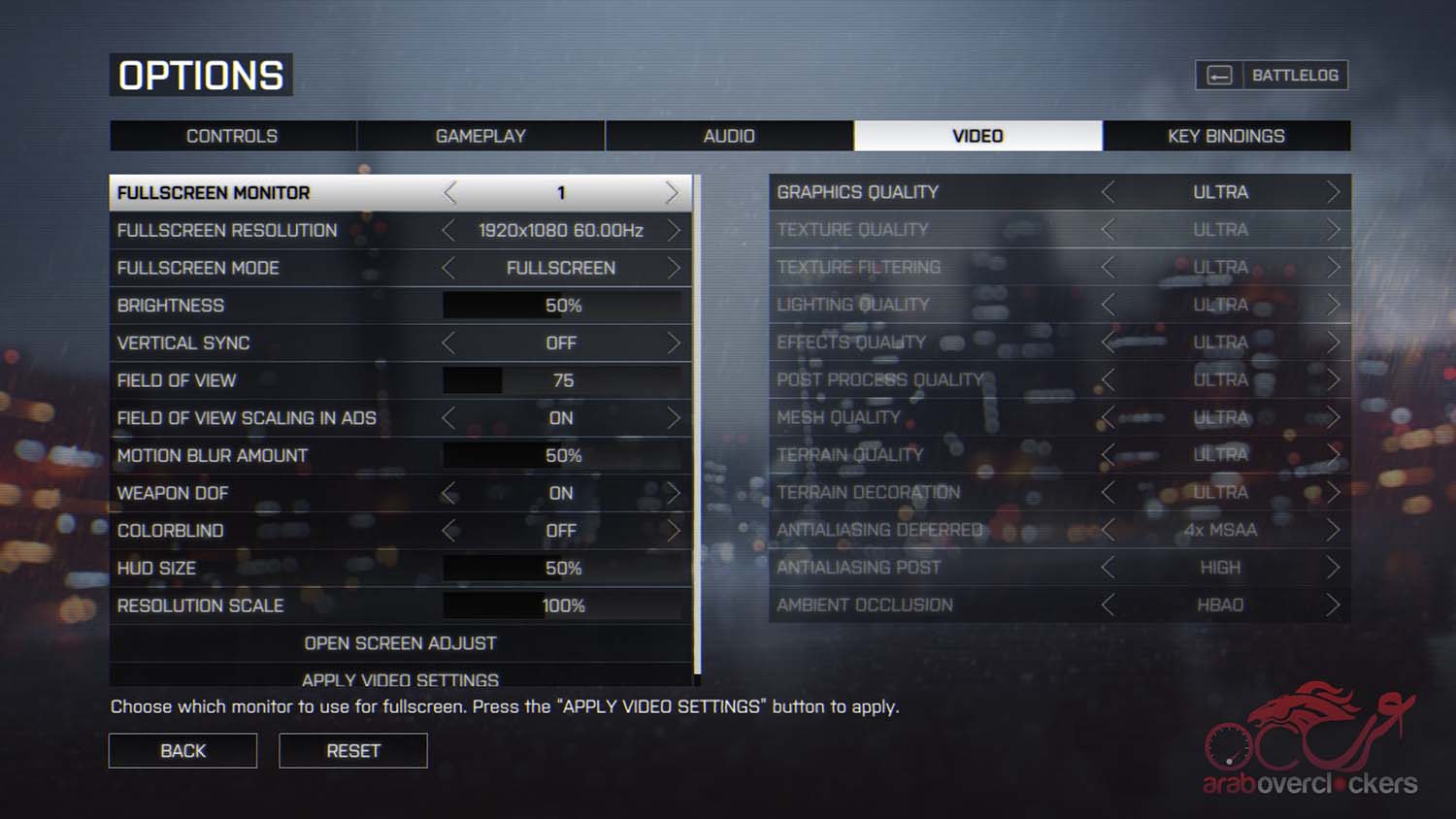
Task: Switch to the Controls tab
Action: coord(232,136)
